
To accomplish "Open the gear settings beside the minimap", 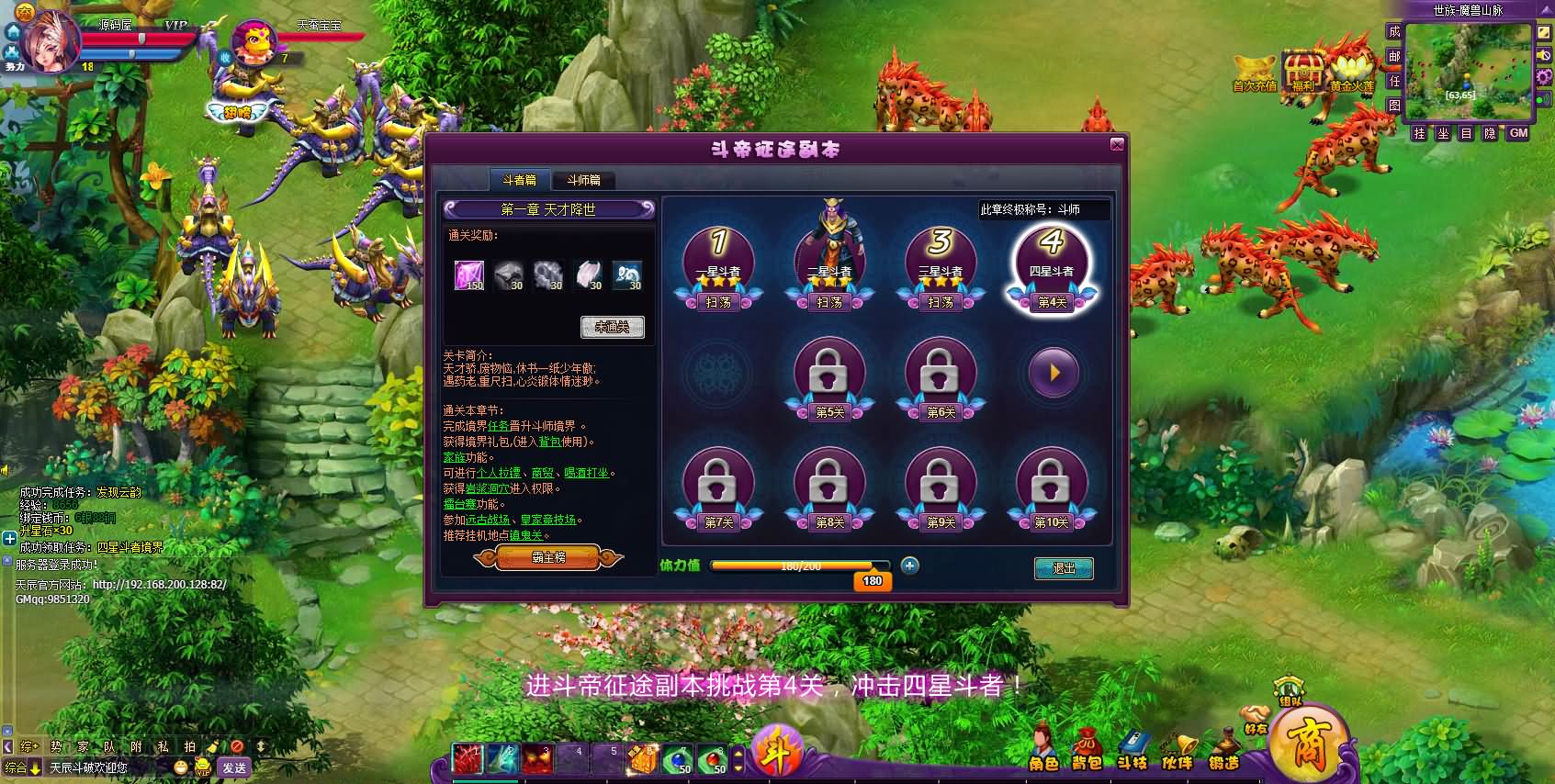I will 1544,76.
